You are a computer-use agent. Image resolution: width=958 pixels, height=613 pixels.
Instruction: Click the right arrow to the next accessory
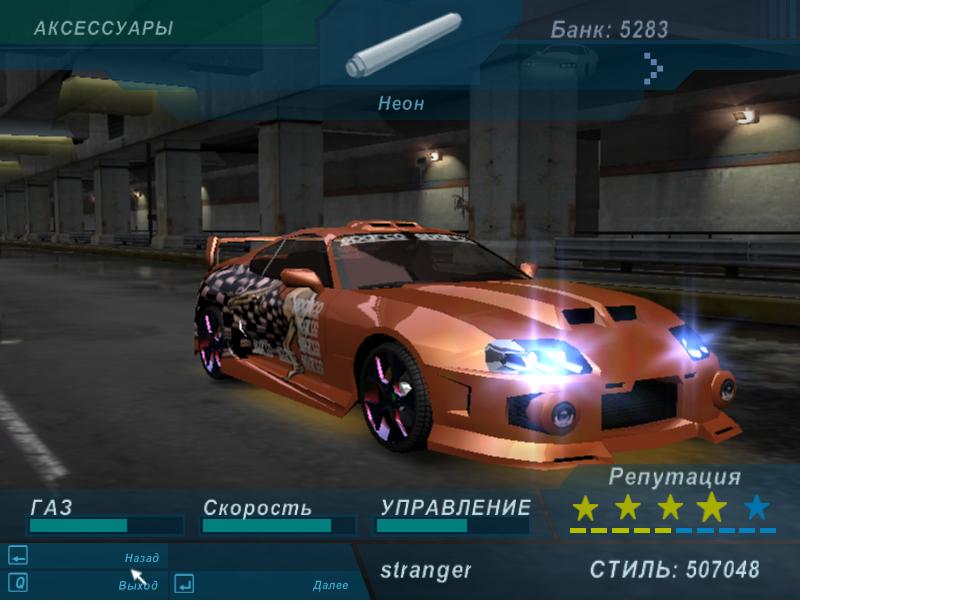653,68
